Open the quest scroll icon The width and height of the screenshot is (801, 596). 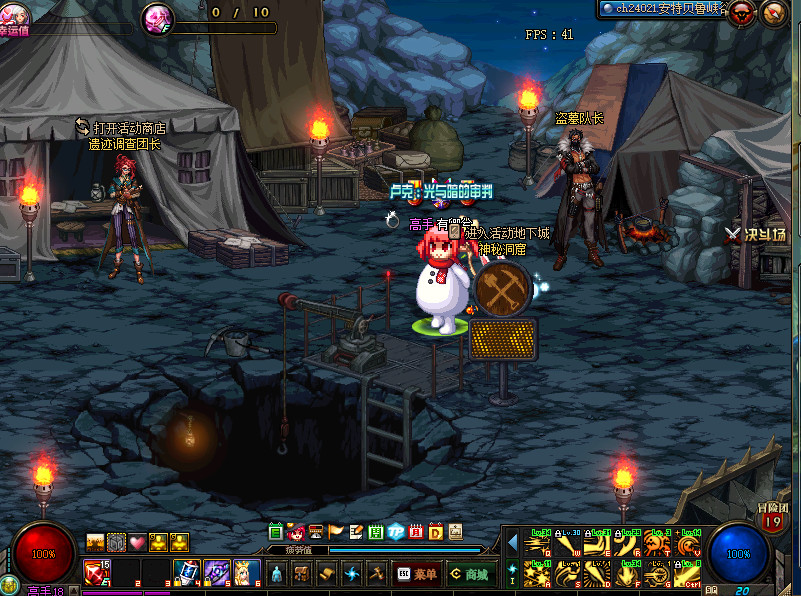coord(325,574)
